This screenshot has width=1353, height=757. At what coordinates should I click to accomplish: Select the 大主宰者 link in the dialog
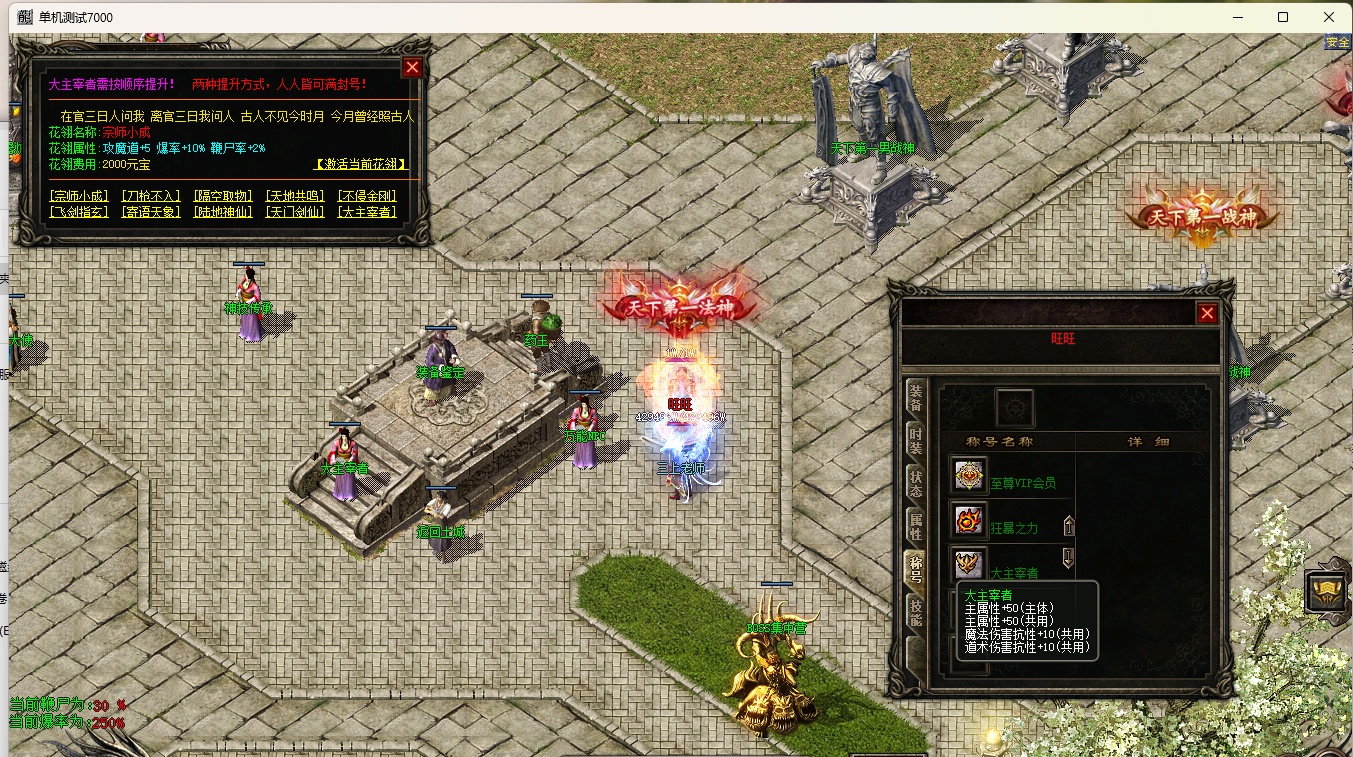pos(367,212)
